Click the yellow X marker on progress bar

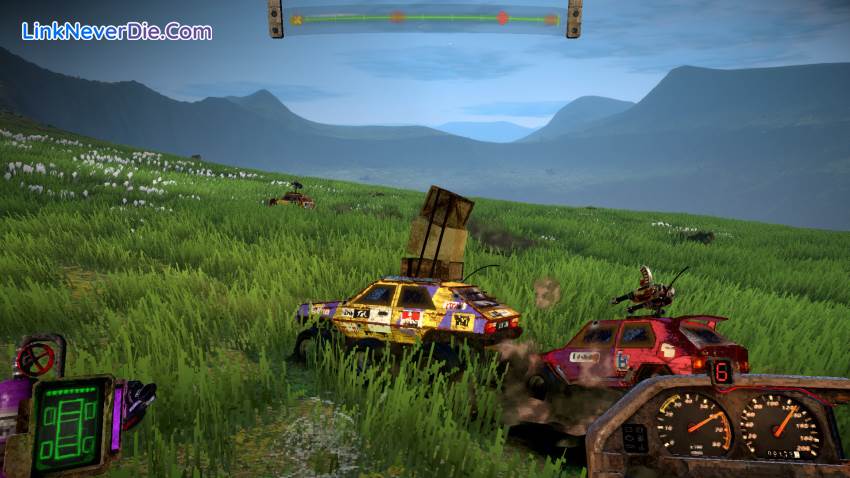tap(297, 18)
